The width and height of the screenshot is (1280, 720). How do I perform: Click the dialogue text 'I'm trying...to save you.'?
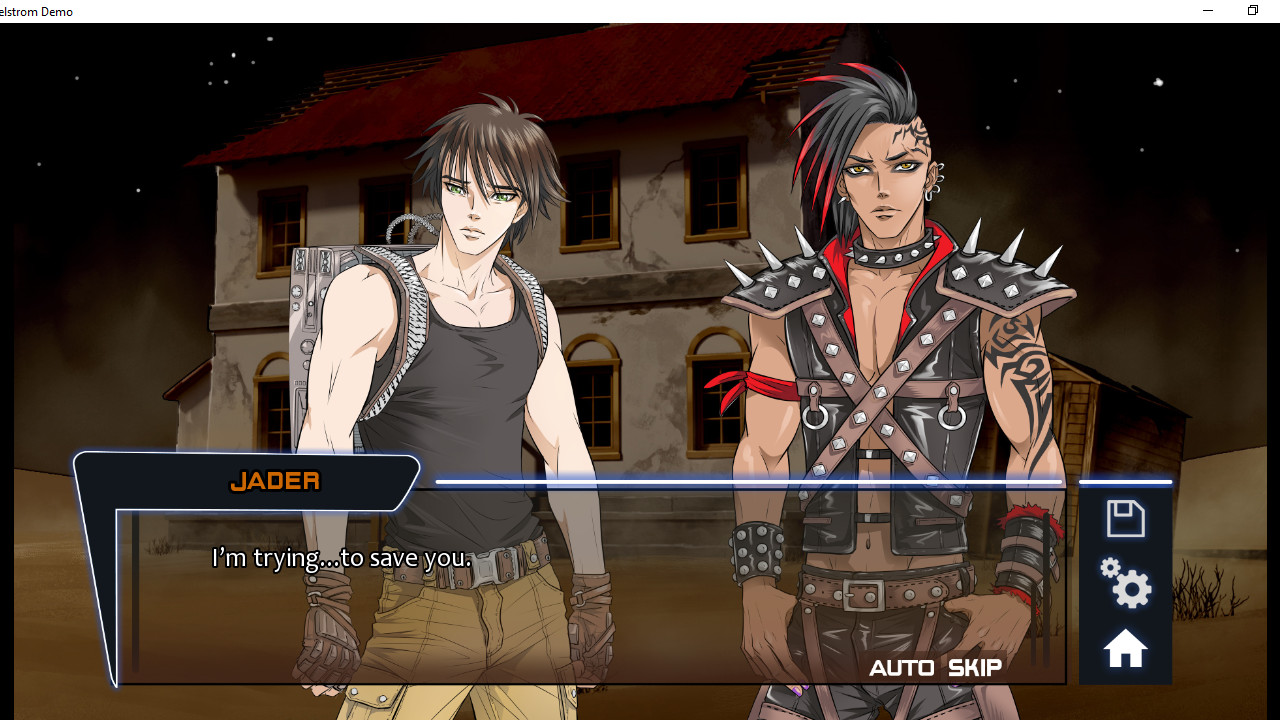[x=341, y=558]
